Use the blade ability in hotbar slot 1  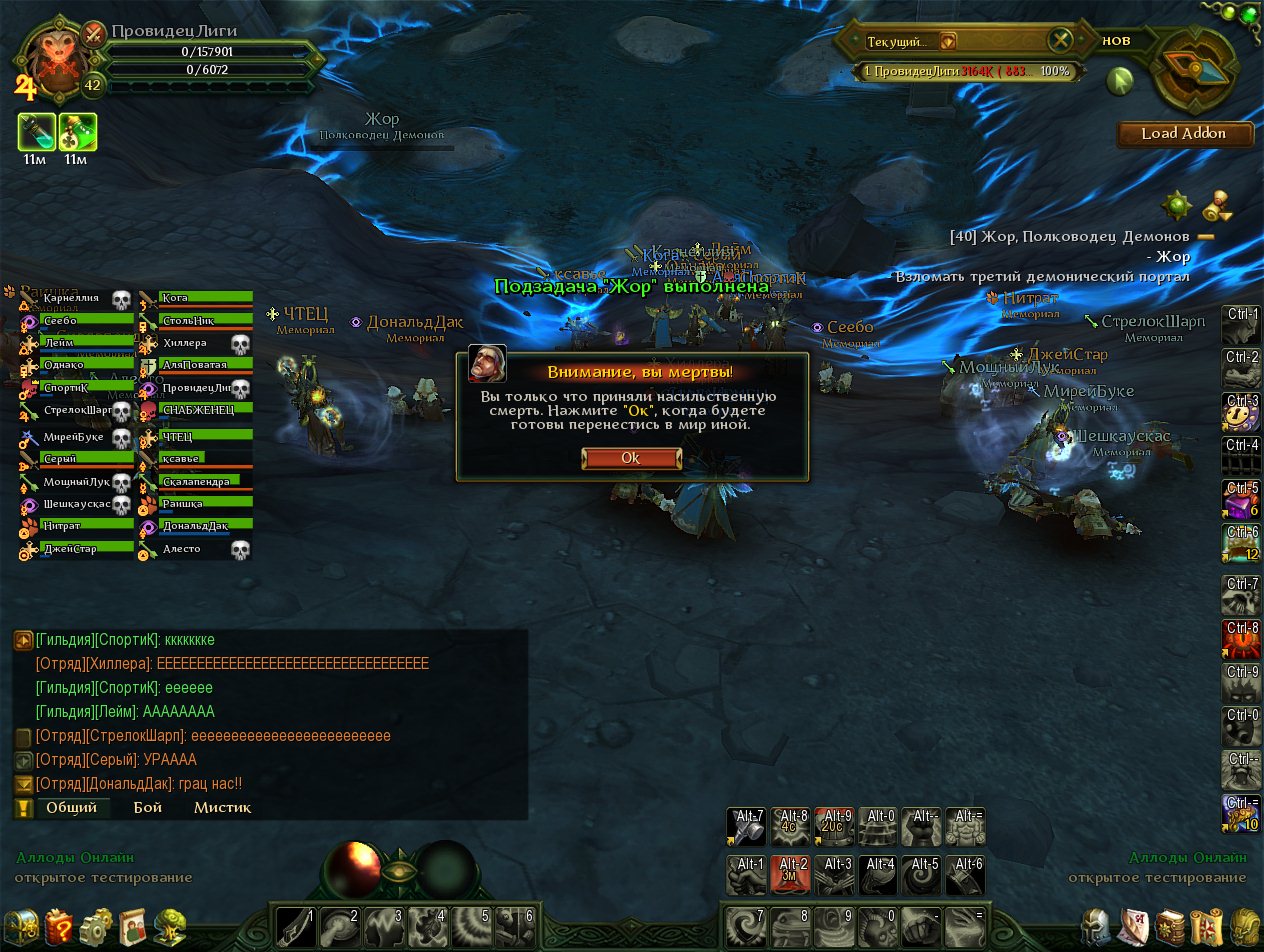point(297,926)
